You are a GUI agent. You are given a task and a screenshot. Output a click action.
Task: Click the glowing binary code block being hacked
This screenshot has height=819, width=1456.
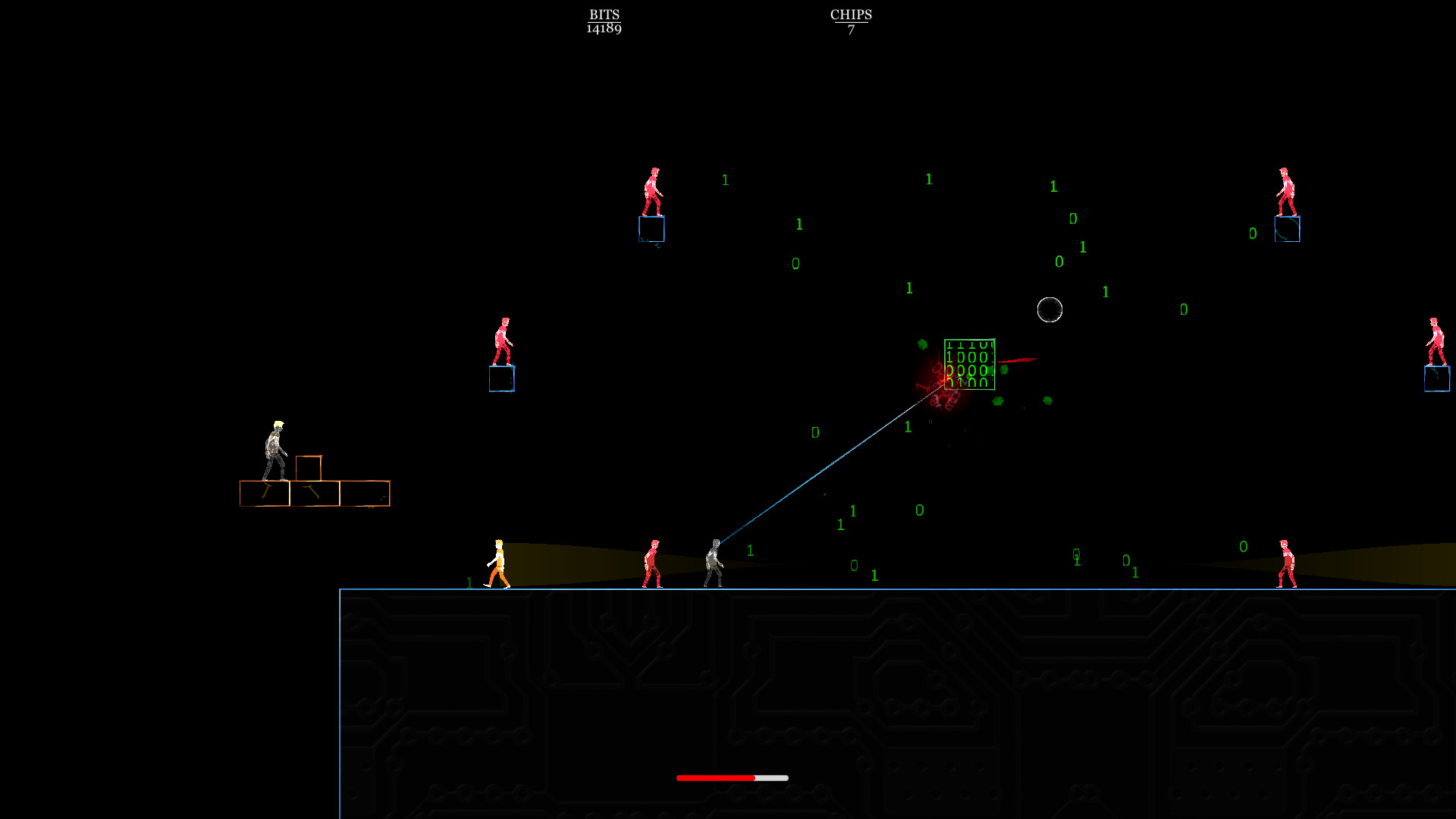coord(968,366)
